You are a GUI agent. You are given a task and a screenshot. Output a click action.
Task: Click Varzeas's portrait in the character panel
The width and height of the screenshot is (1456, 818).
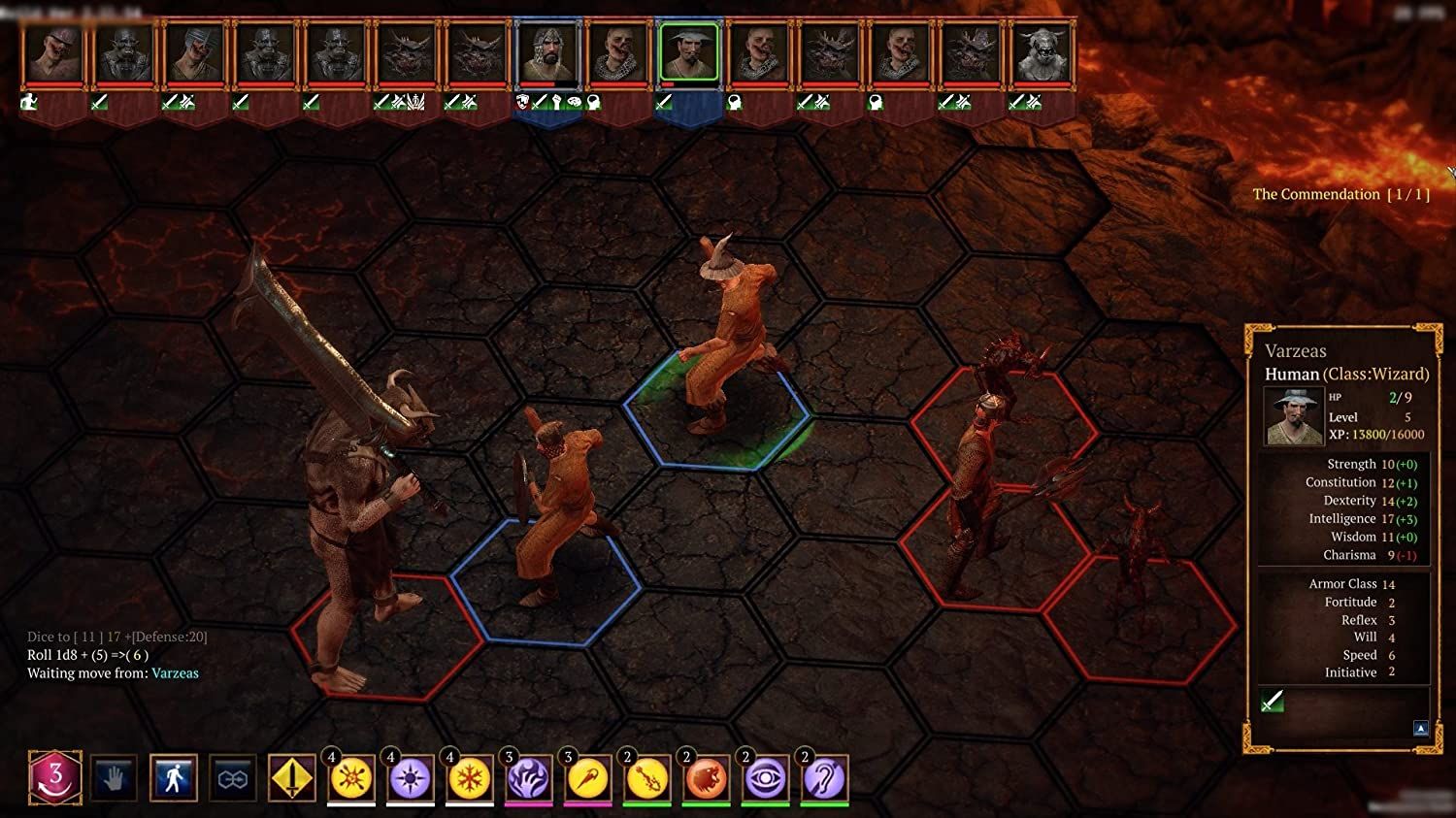tap(1293, 416)
